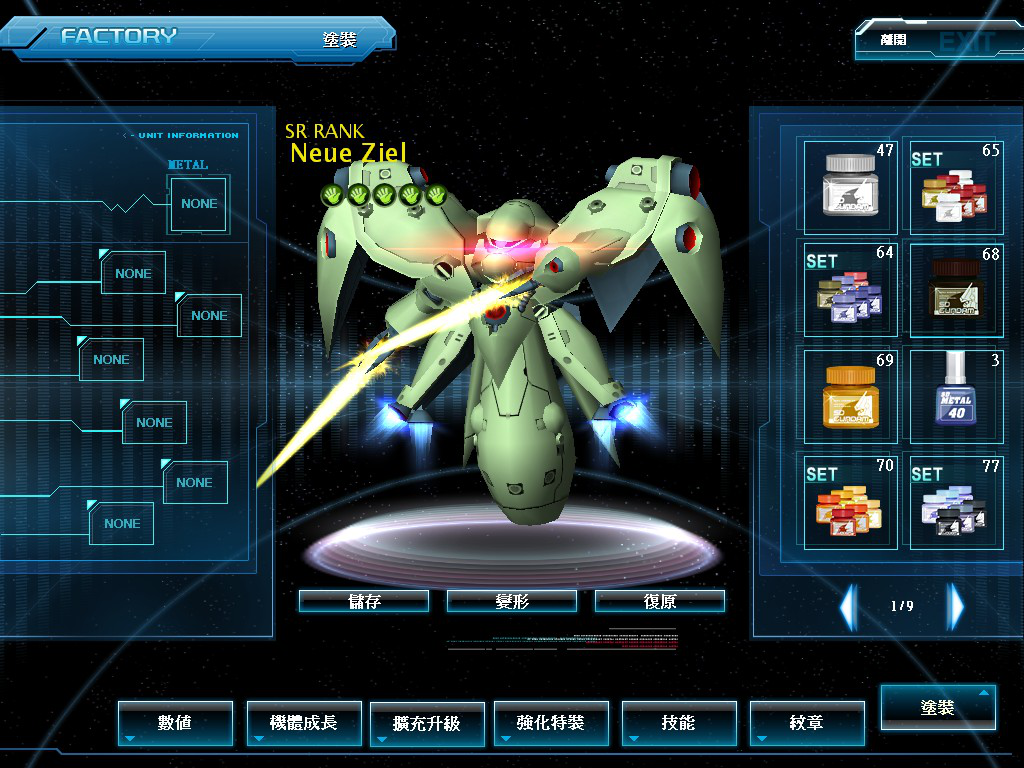
Task: Click the 復原 restore button
Action: [x=660, y=601]
